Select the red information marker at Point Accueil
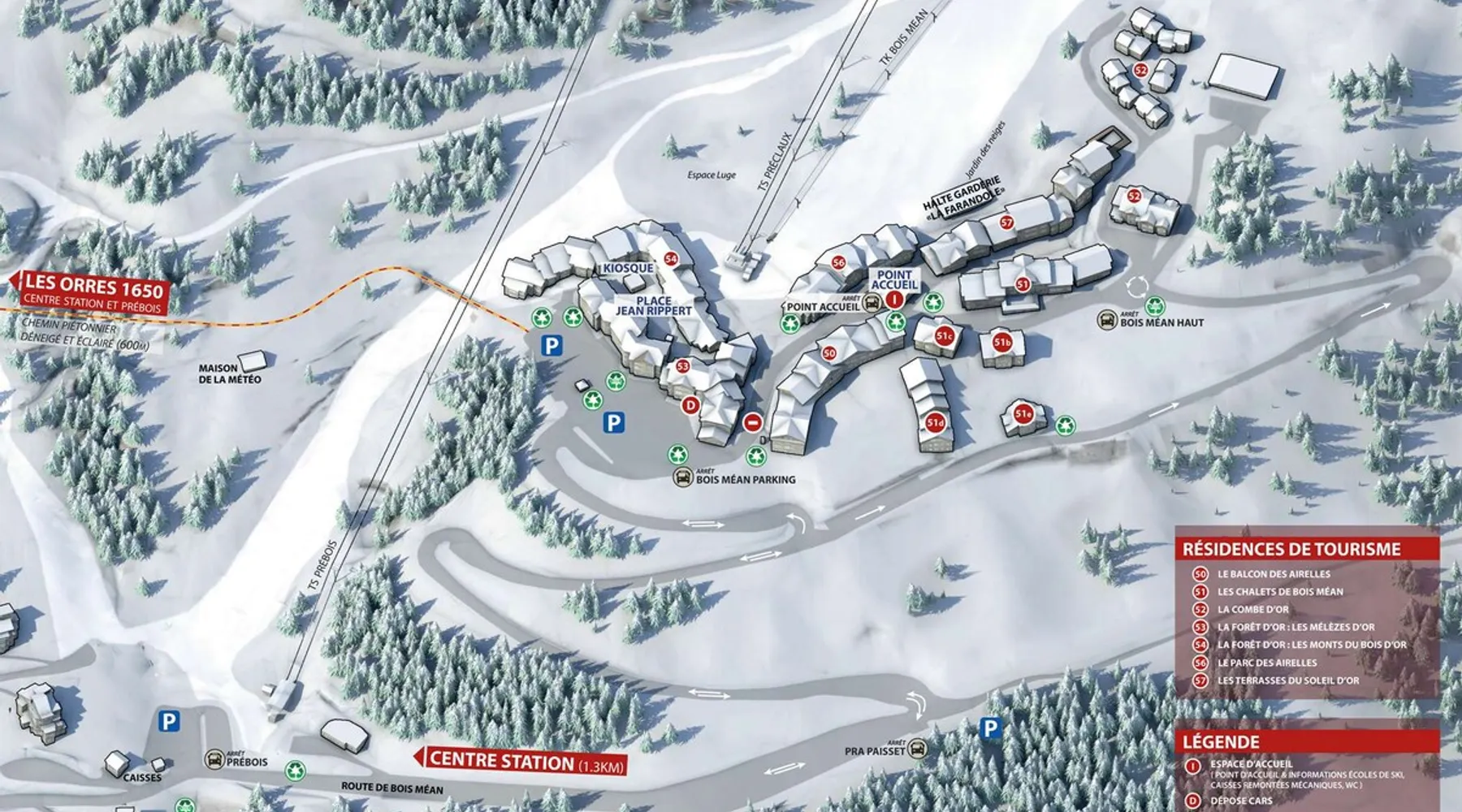The height and width of the screenshot is (812, 1462). [x=894, y=300]
